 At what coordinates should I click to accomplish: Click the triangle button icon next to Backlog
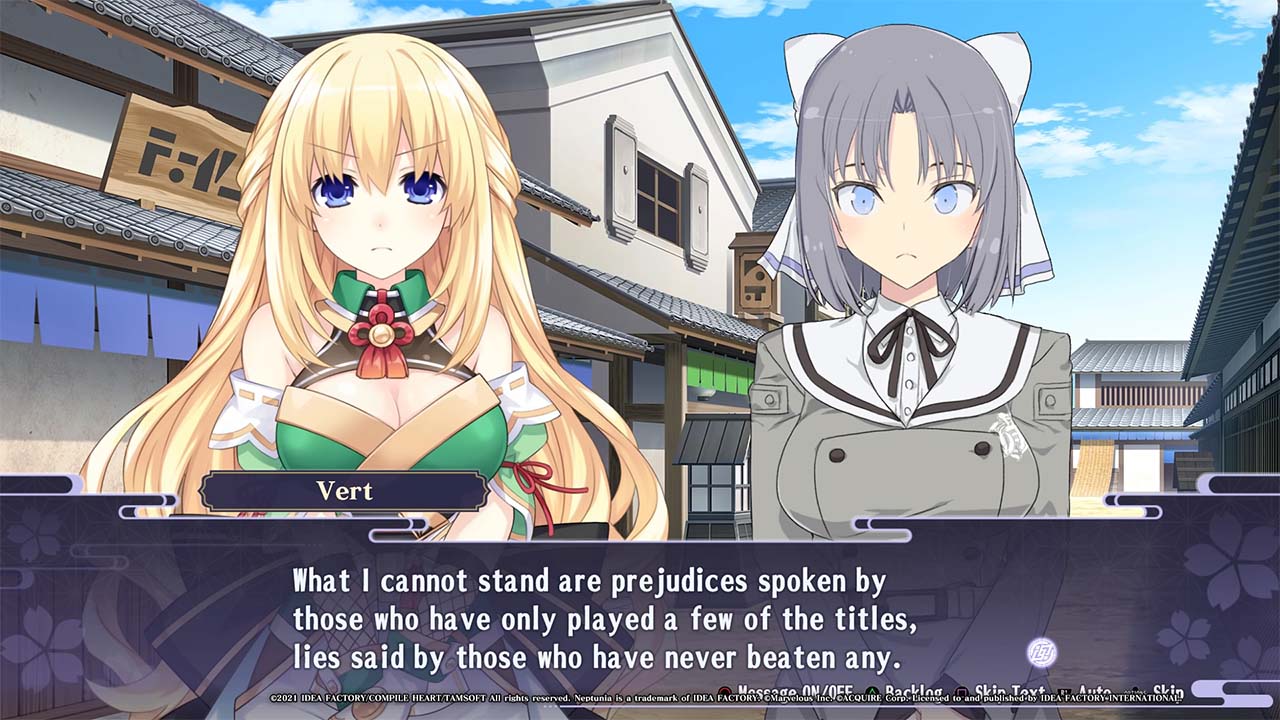[x=871, y=691]
